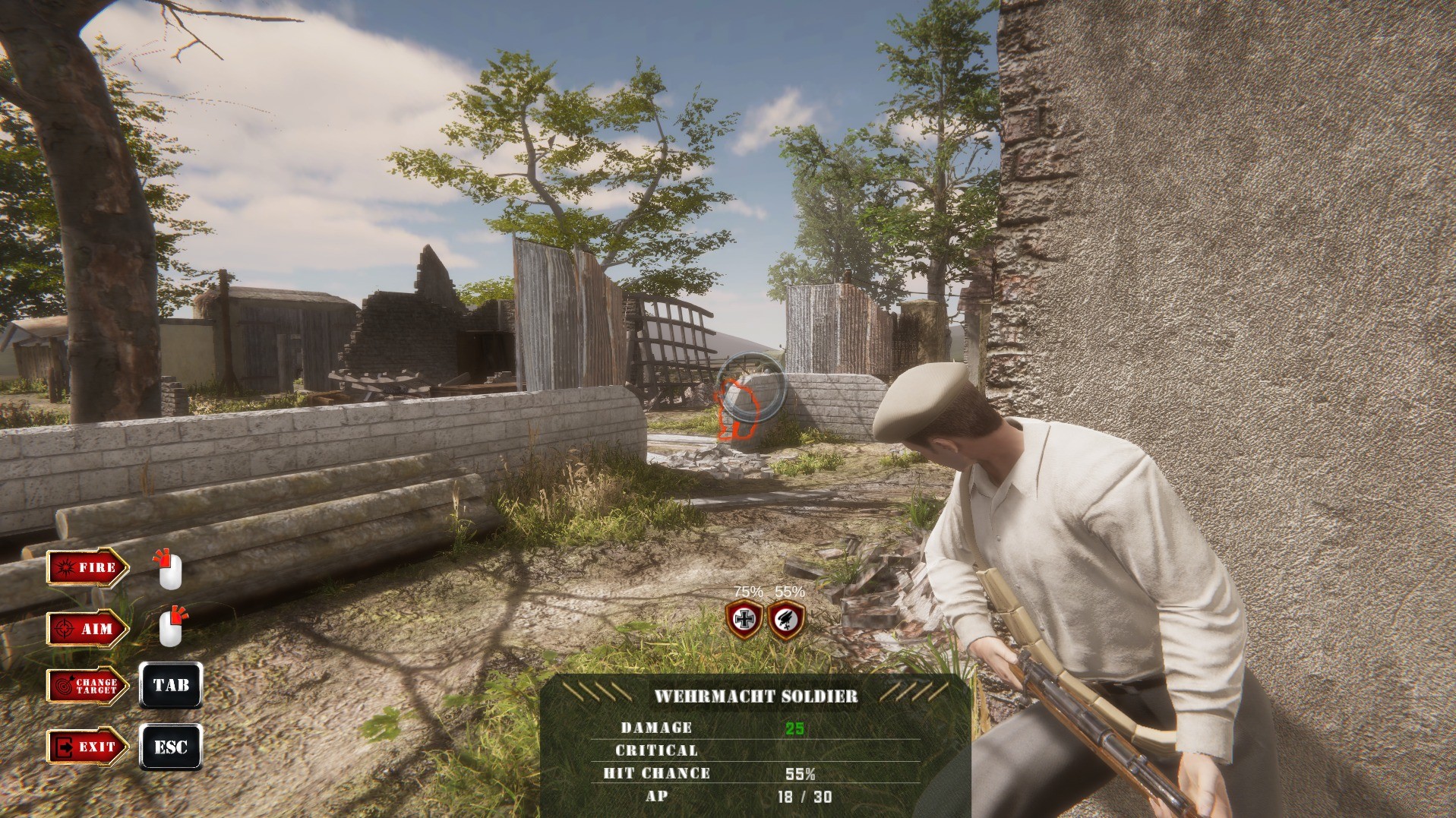1456x818 pixels.
Task: Activate the AIM action button
Action: (x=87, y=629)
